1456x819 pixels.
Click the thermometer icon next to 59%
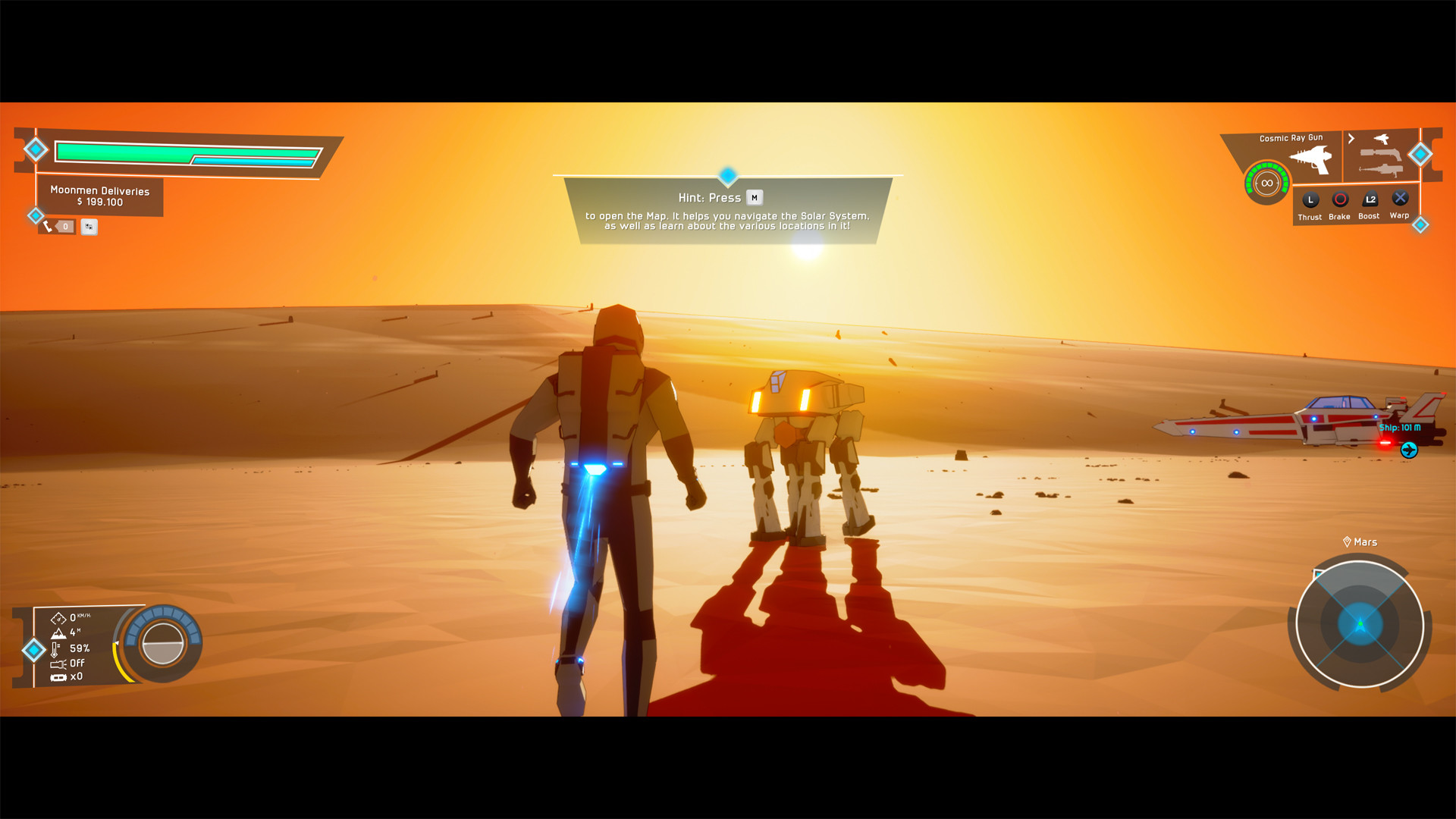[55, 650]
